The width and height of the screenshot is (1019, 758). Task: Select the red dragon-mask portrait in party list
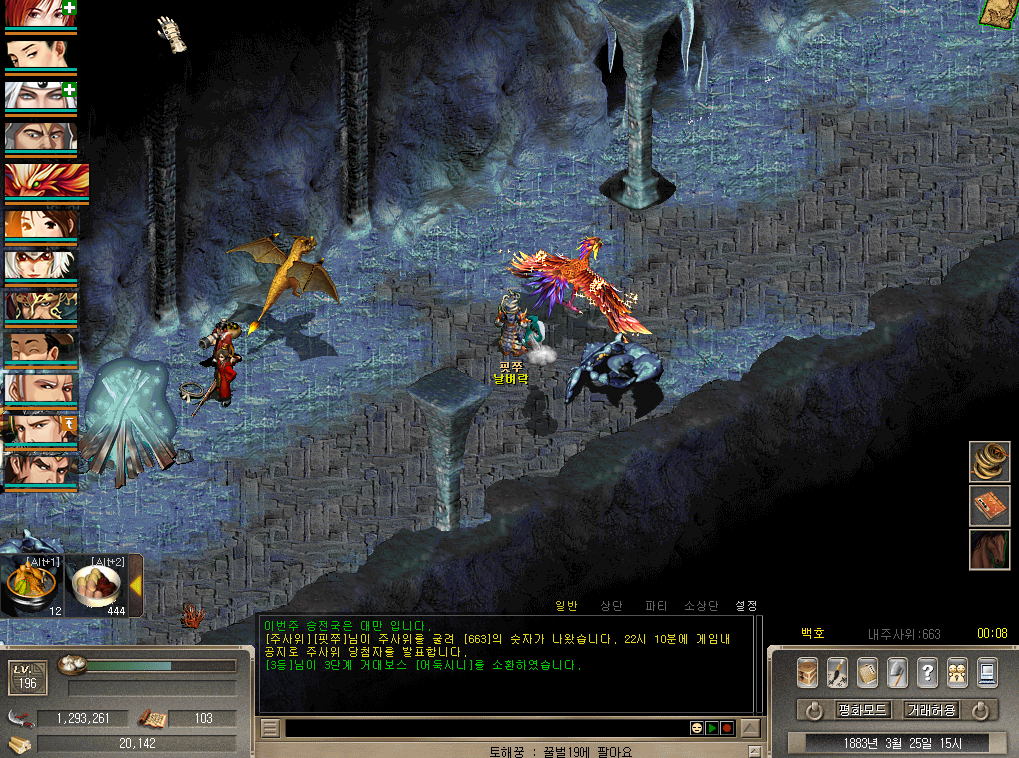pos(46,180)
